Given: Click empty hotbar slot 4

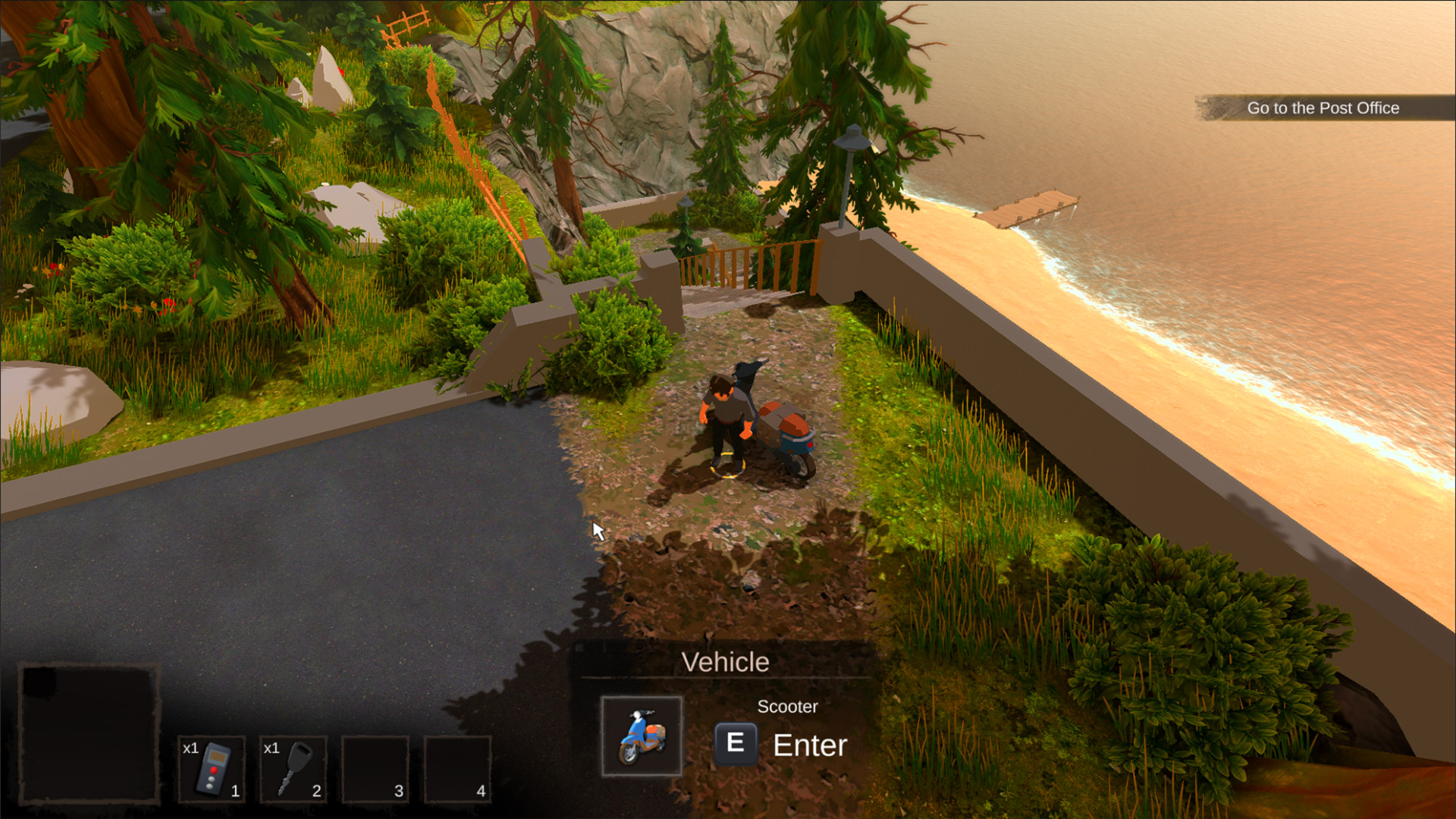Looking at the screenshot, I should coord(459,766).
